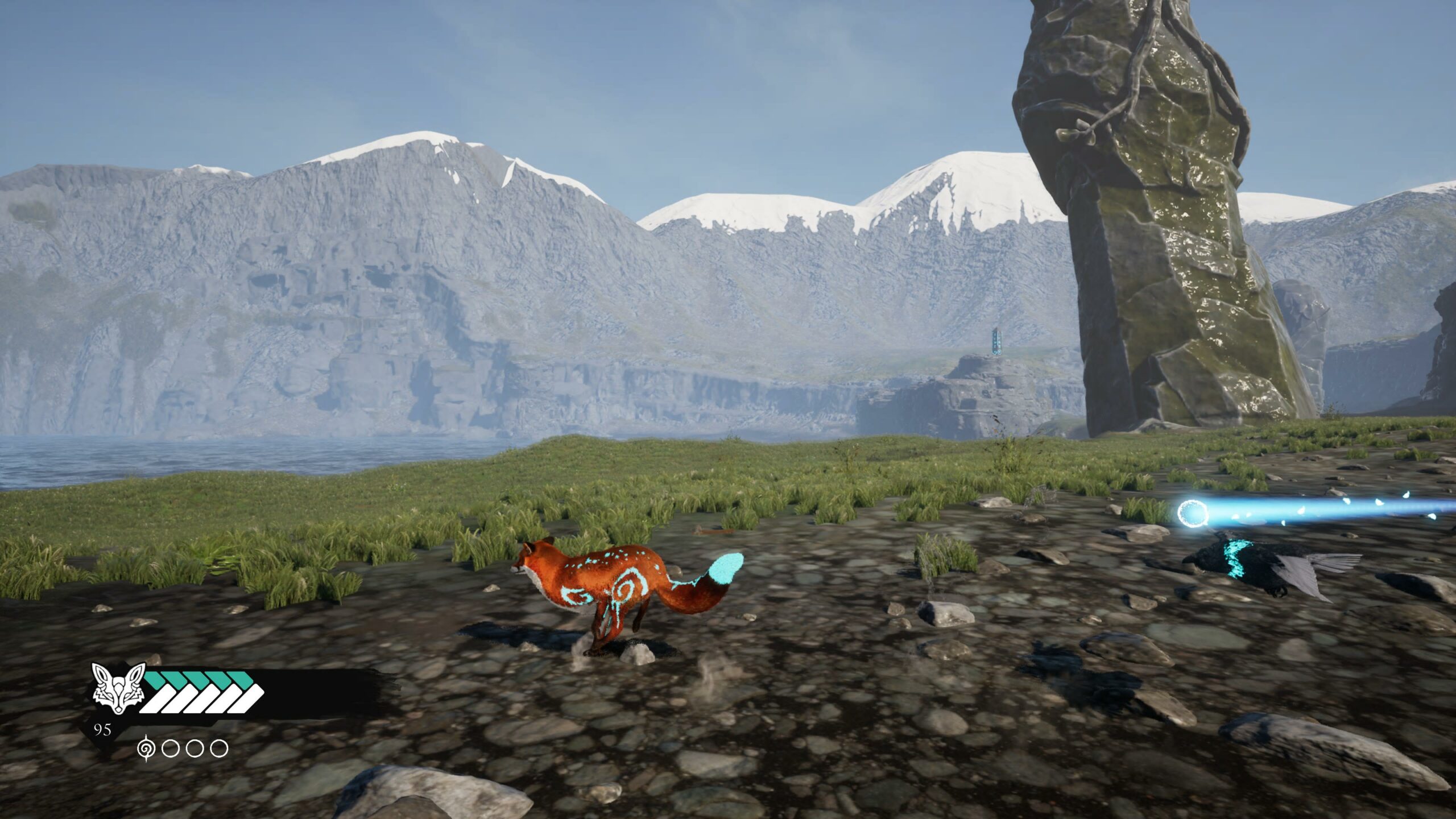The image size is (1456, 819).
Task: Select the filled spiral spirit icon
Action: [x=147, y=748]
